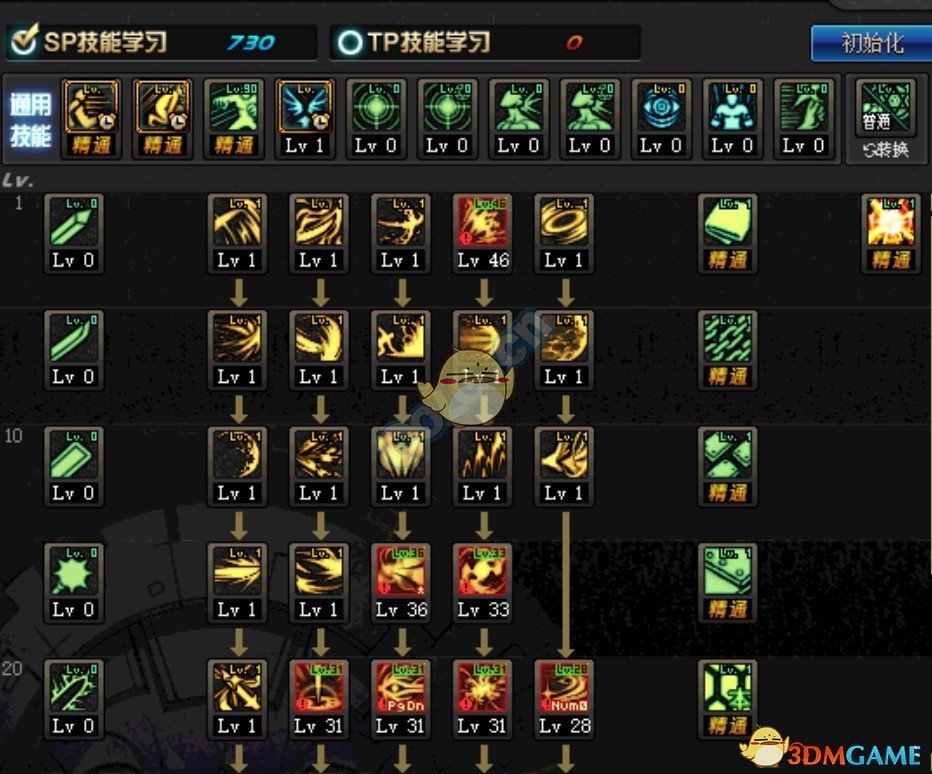Select the blue eye general skill
The height and width of the screenshot is (774, 932).
tap(660, 106)
